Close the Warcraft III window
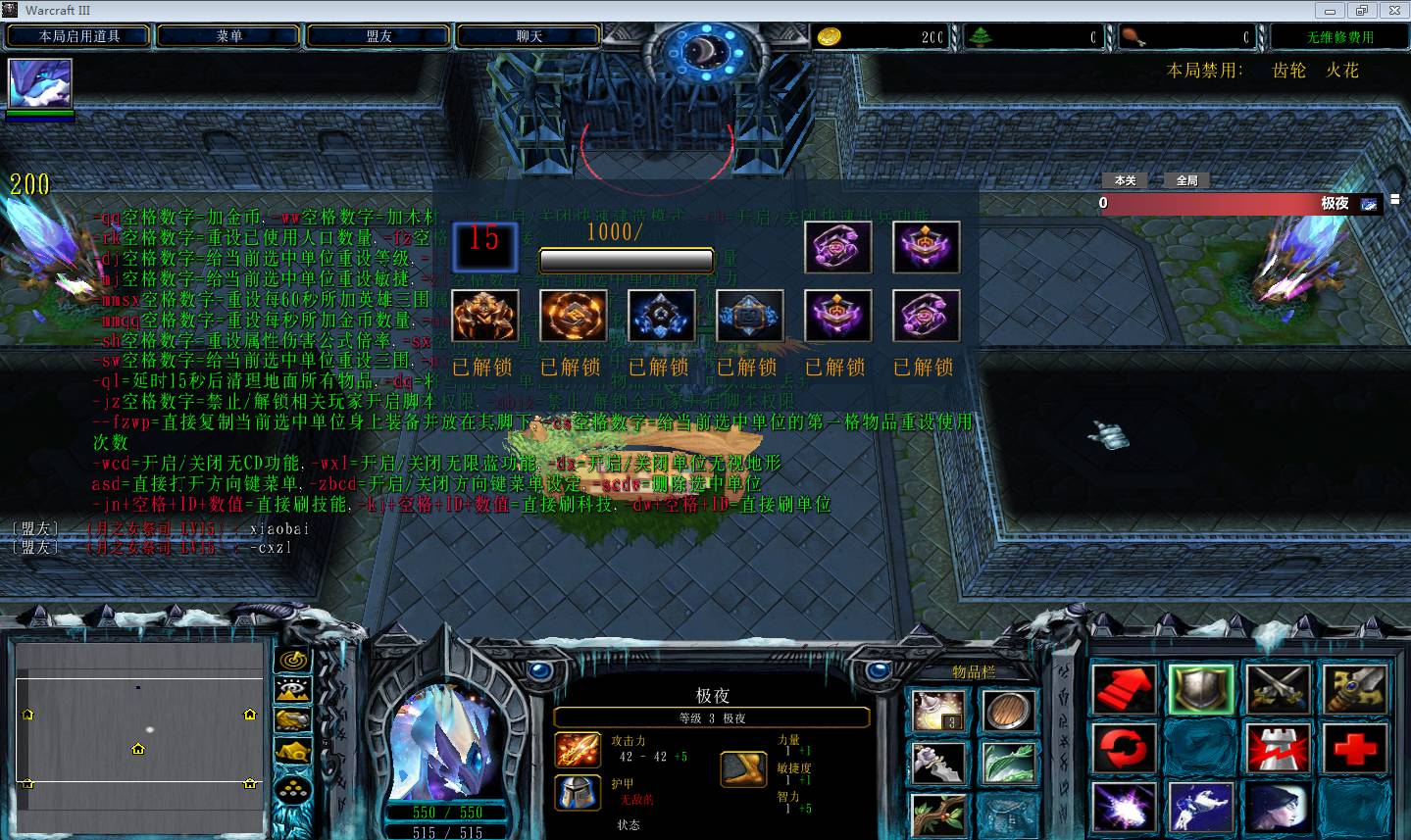 pos(1394,11)
